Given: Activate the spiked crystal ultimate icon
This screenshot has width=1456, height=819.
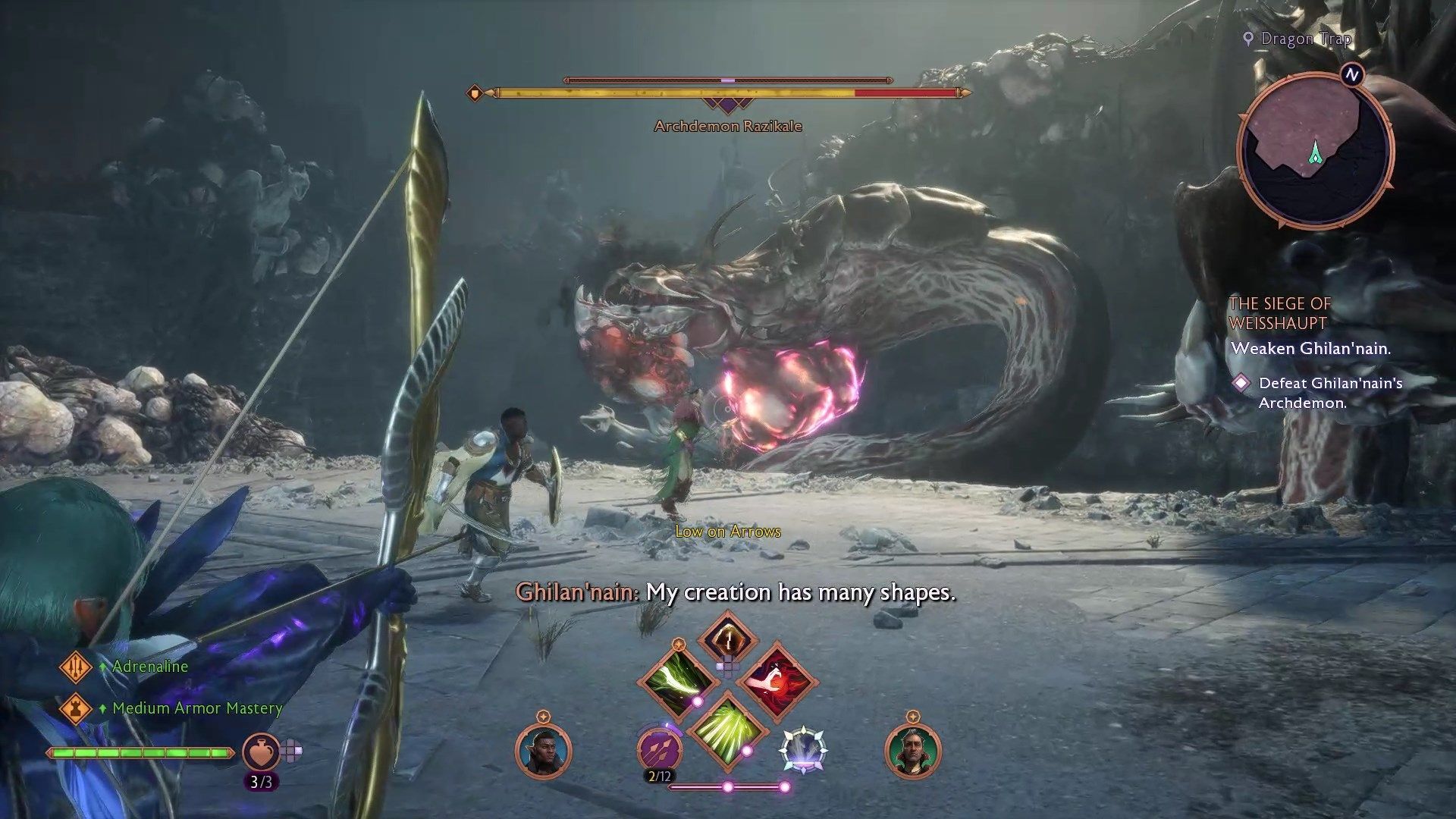Looking at the screenshot, I should (803, 750).
